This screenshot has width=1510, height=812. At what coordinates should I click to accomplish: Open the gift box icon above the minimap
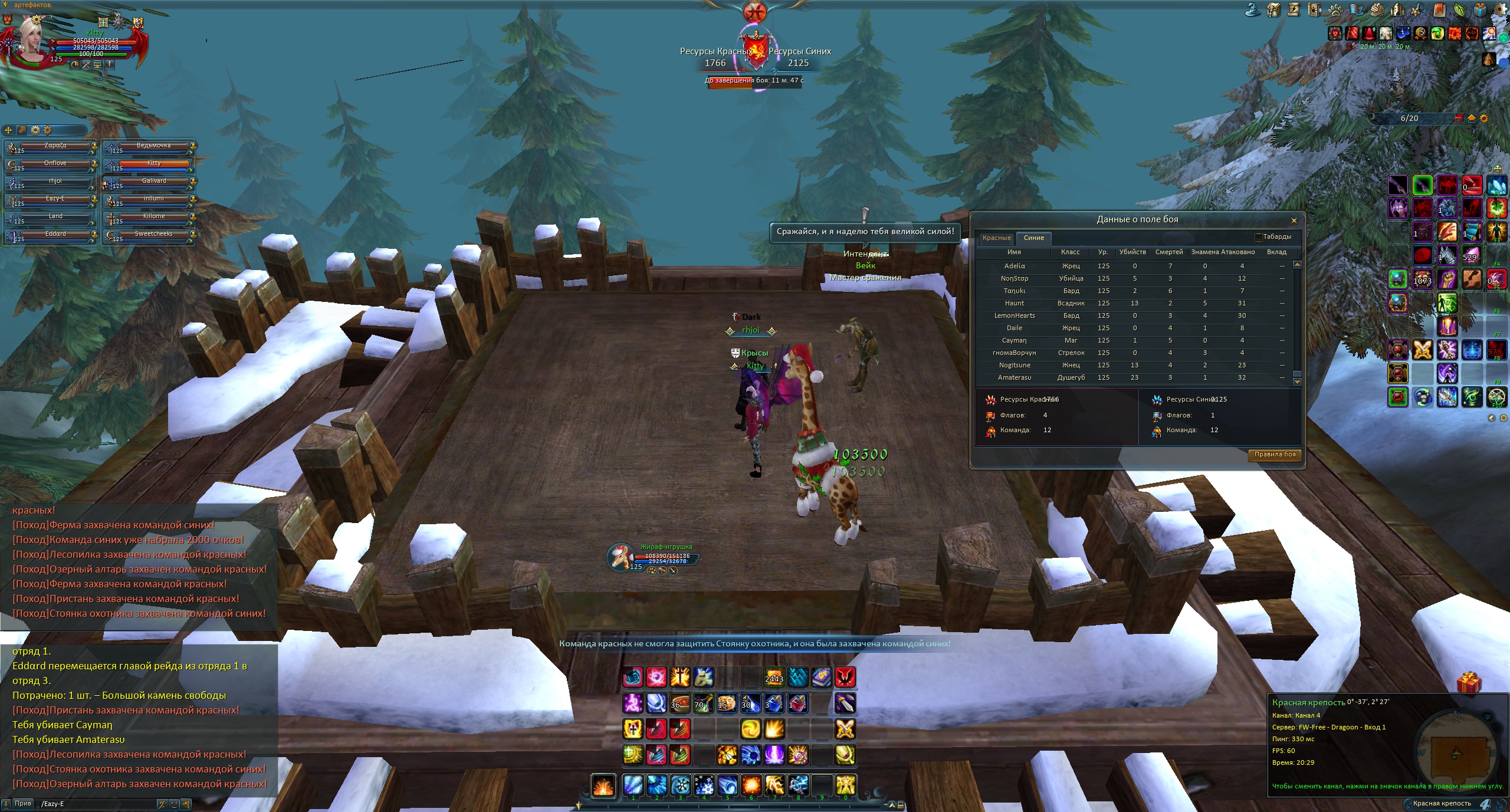click(x=1468, y=683)
